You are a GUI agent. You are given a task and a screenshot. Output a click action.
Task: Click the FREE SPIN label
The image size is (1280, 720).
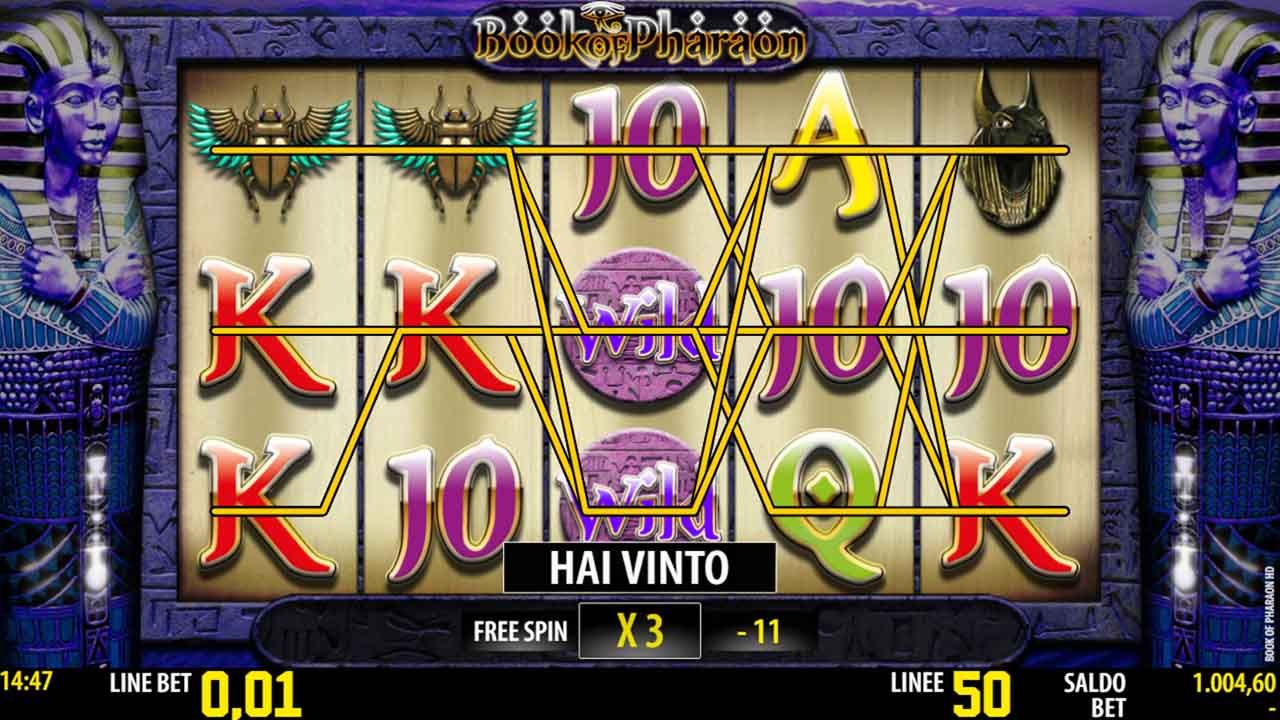tap(520, 631)
